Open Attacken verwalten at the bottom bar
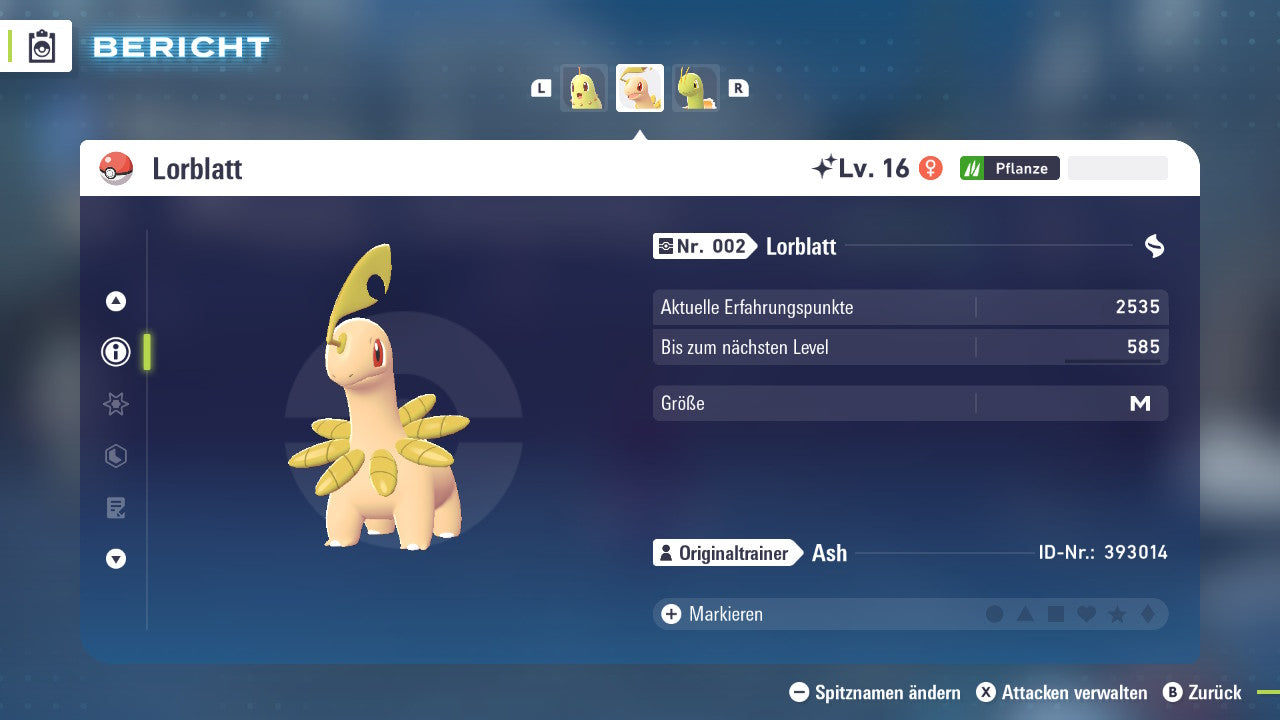This screenshot has height=720, width=1280. coord(1063,693)
